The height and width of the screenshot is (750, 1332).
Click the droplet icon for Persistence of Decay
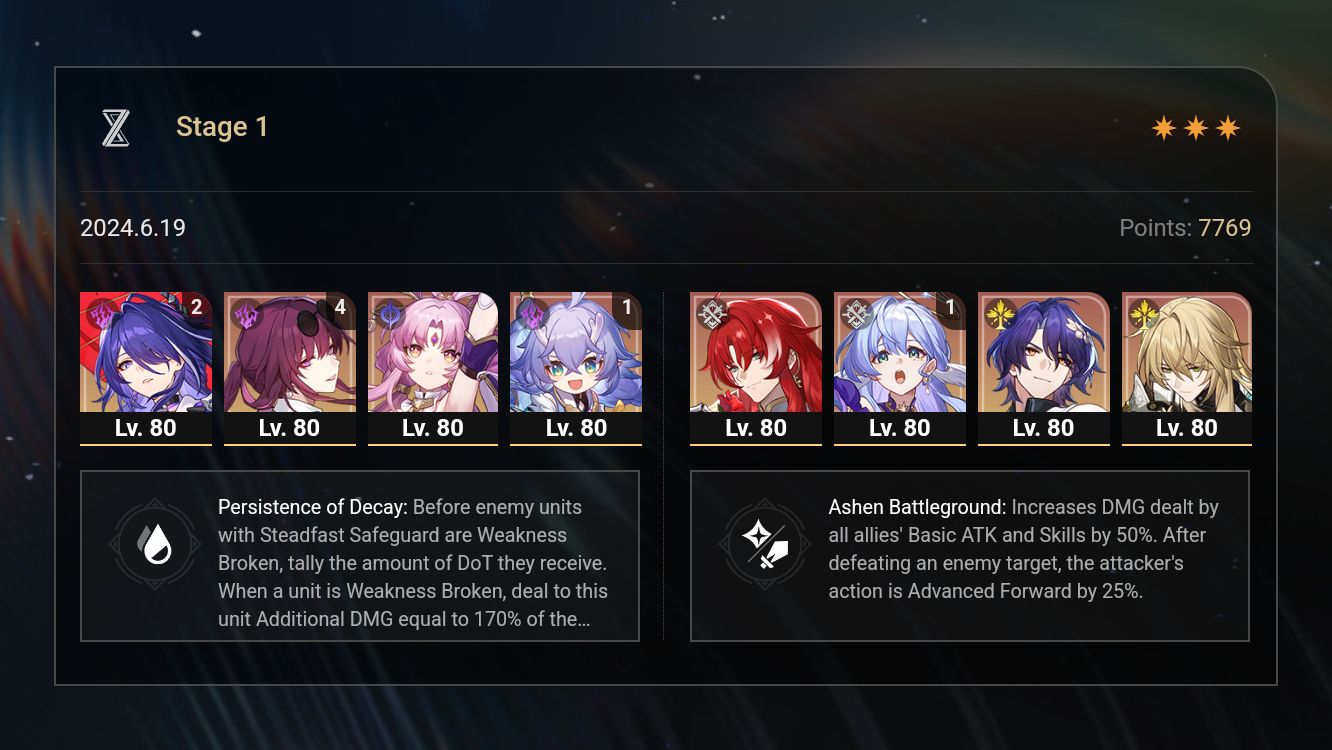pyautogui.click(x=155, y=544)
